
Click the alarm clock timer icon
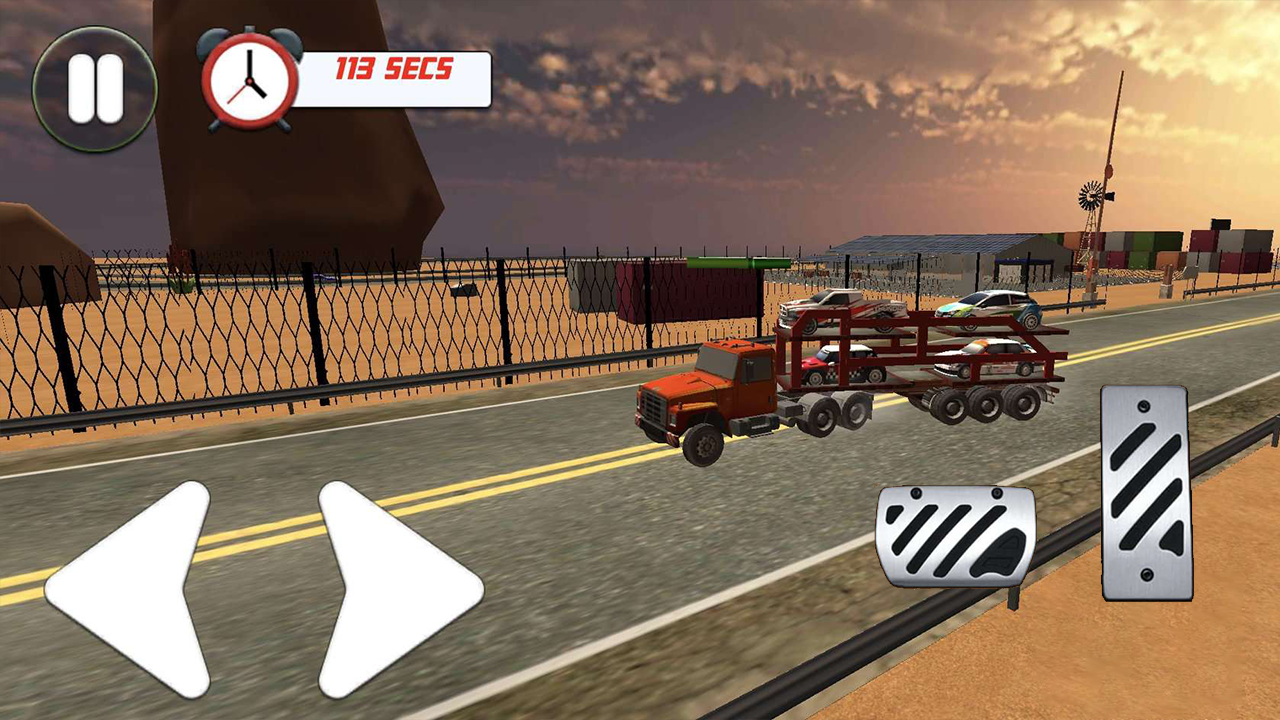click(248, 78)
